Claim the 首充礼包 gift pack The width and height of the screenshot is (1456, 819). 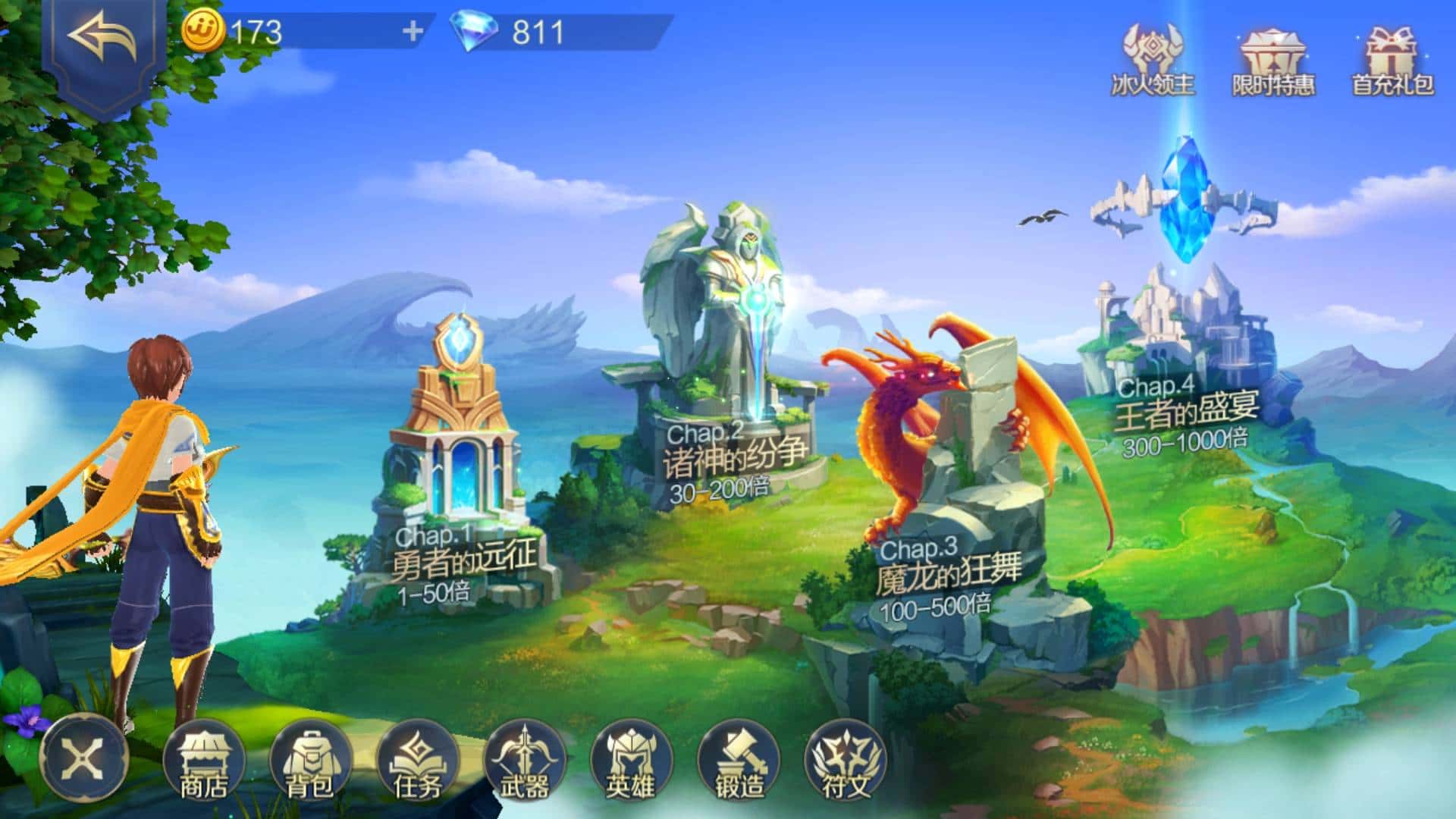pos(1393,62)
